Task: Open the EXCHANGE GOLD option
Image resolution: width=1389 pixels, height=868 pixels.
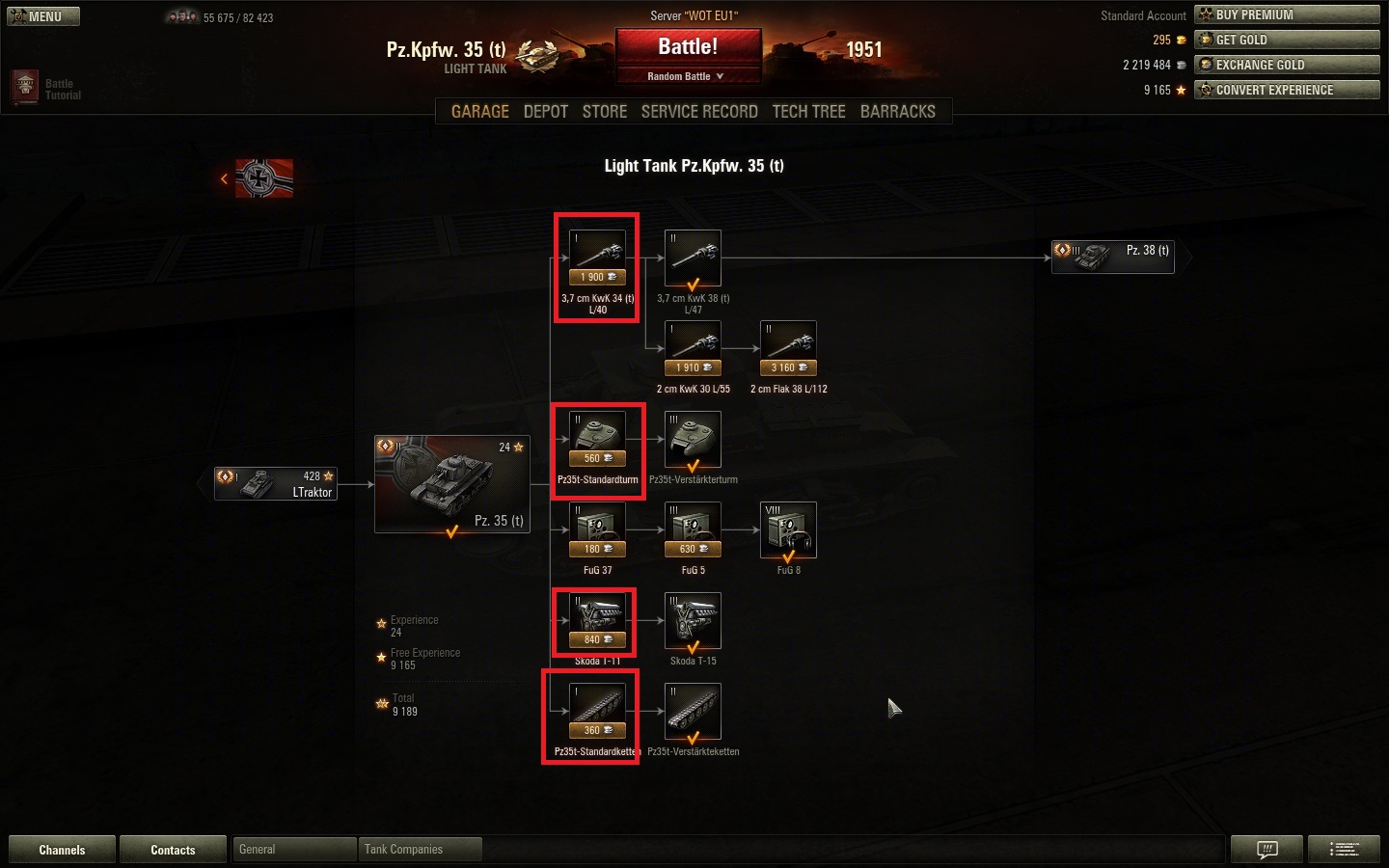Action: pos(1287,65)
